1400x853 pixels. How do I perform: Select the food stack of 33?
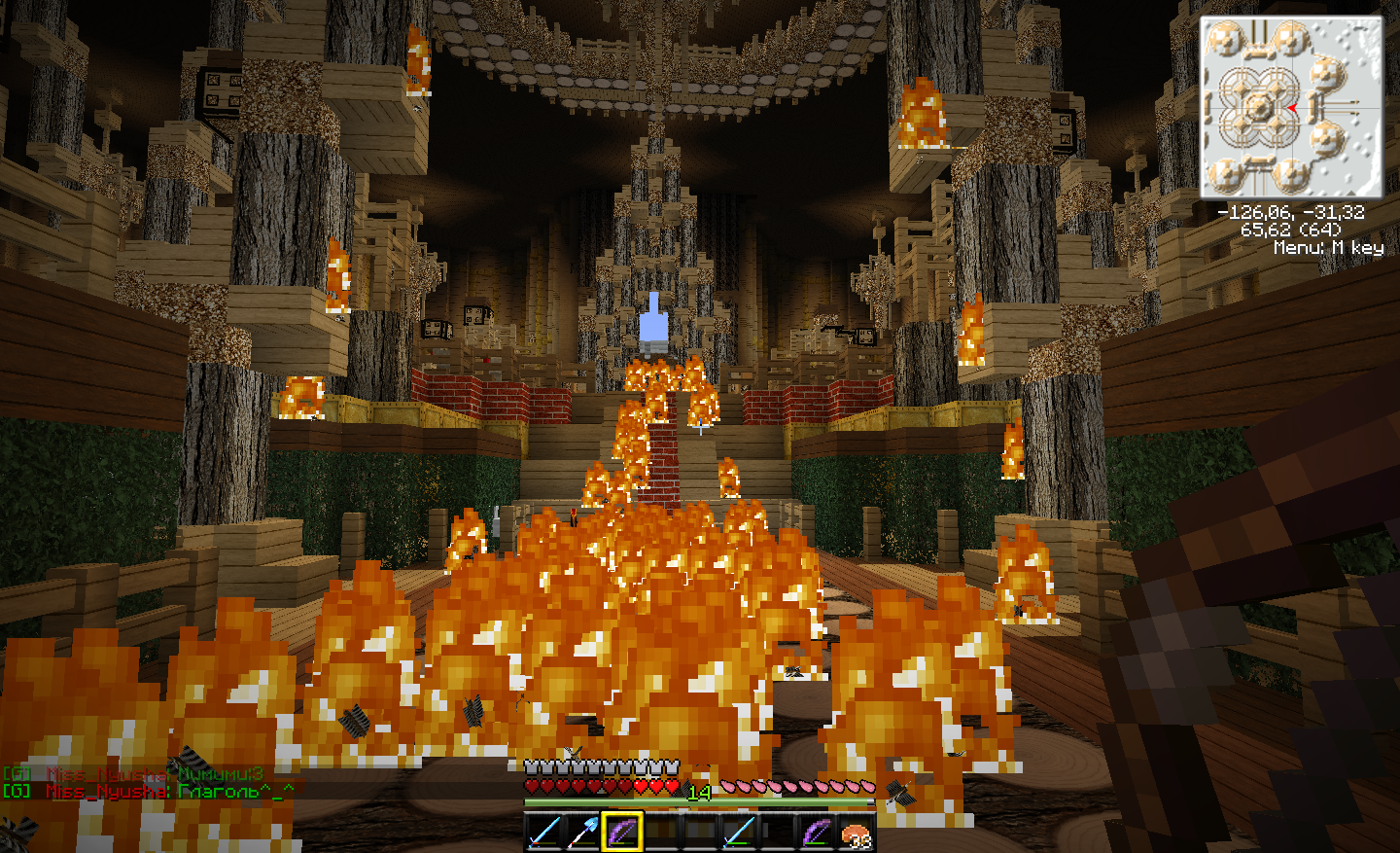[856, 835]
